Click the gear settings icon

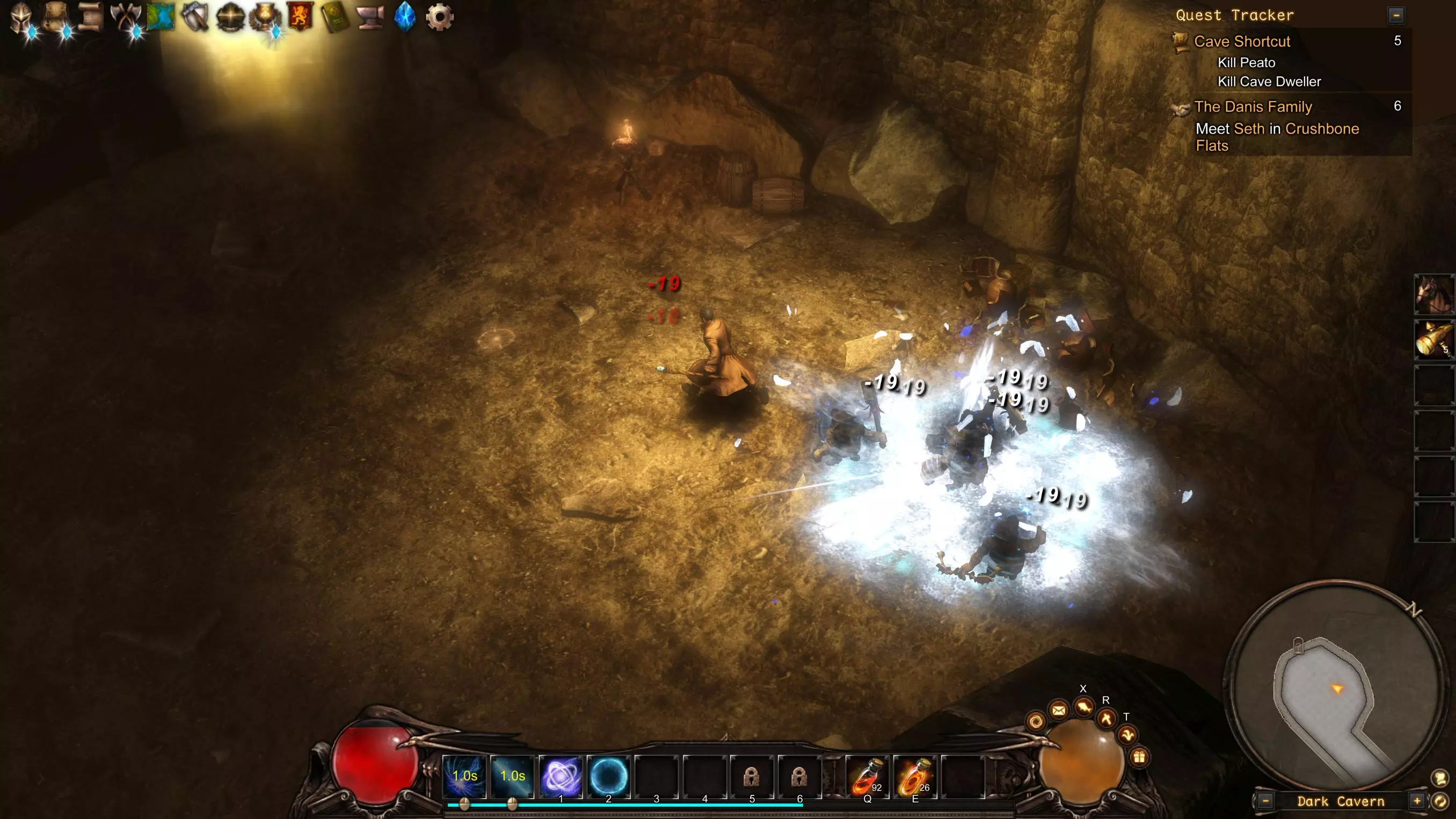440,17
